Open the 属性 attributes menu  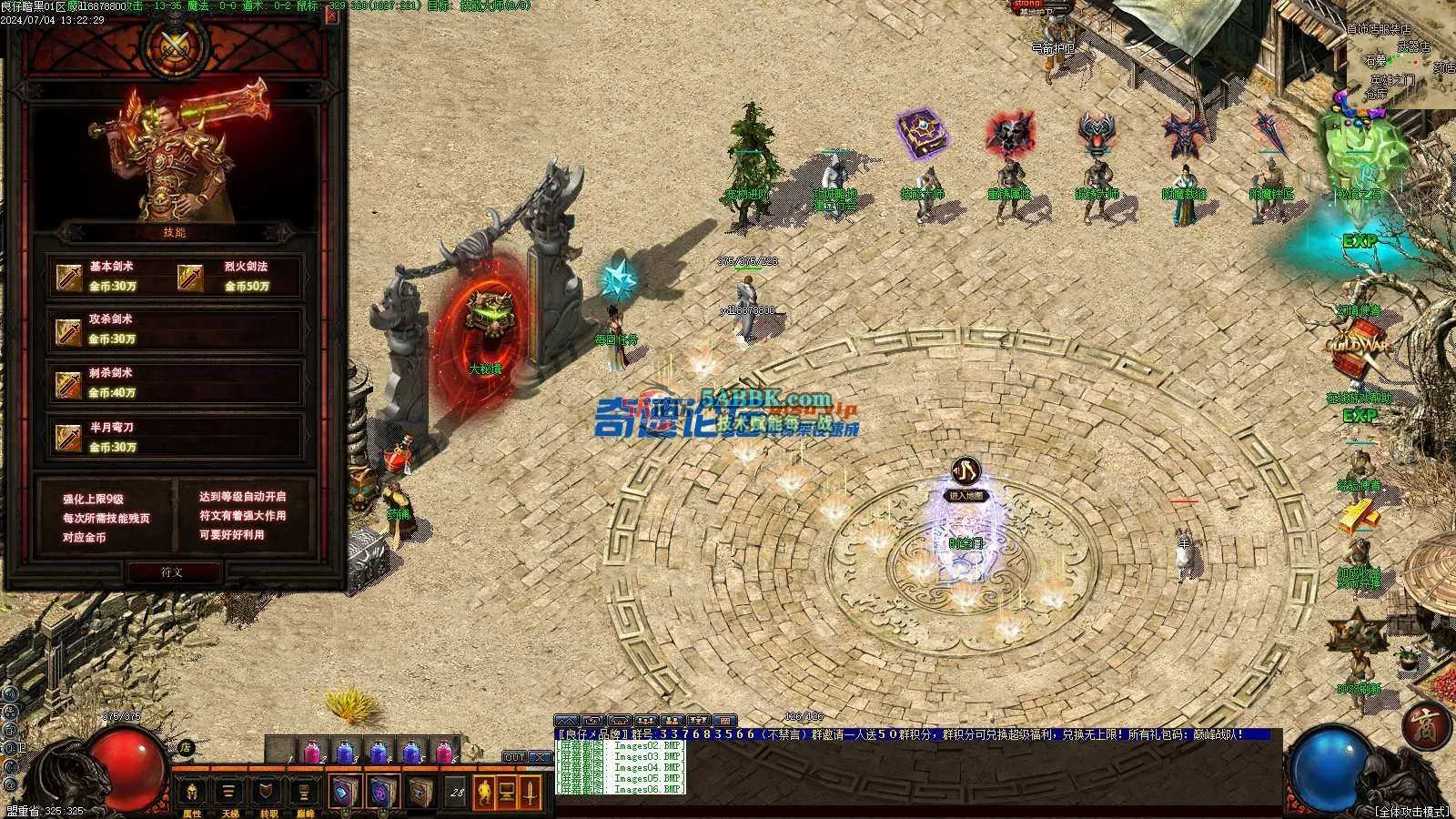click(193, 794)
